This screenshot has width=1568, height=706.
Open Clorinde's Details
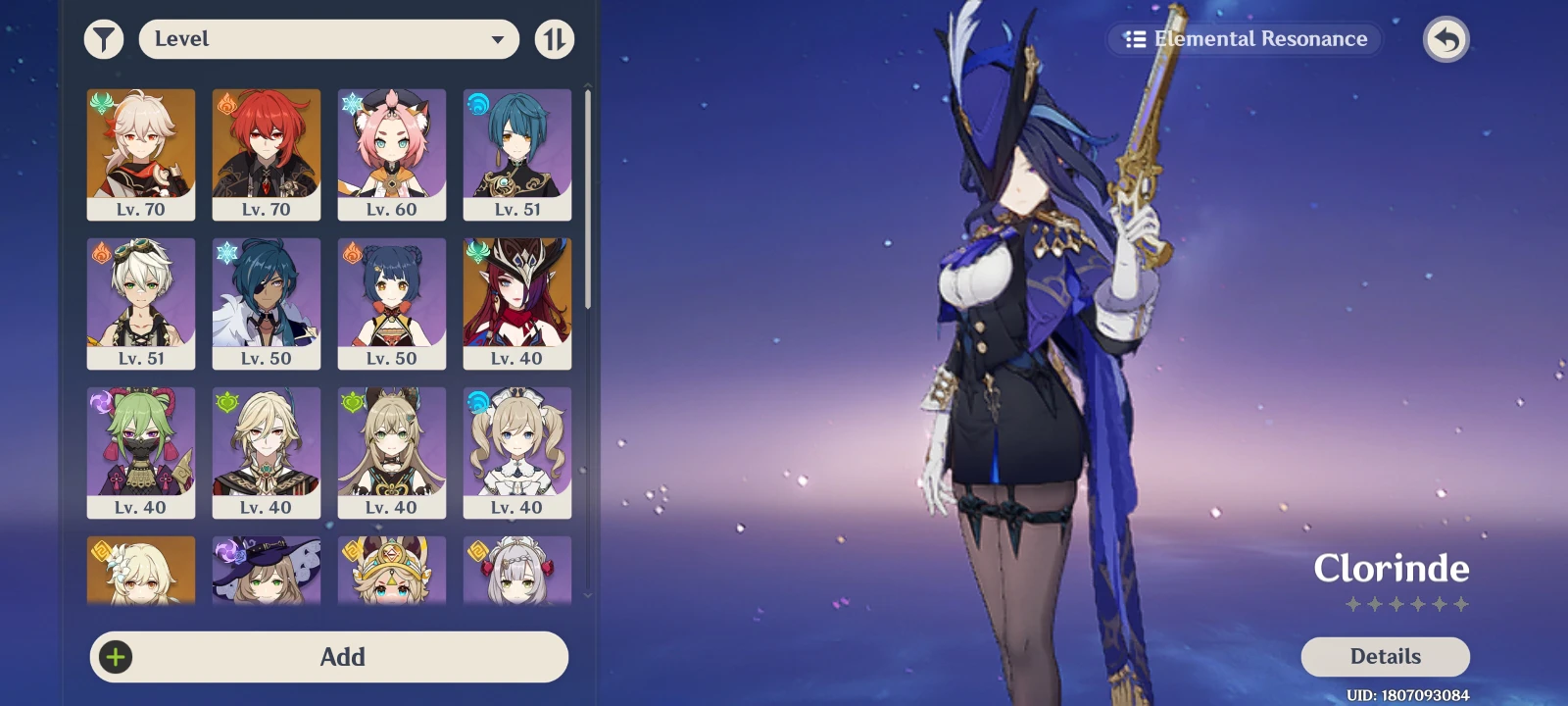point(1386,656)
